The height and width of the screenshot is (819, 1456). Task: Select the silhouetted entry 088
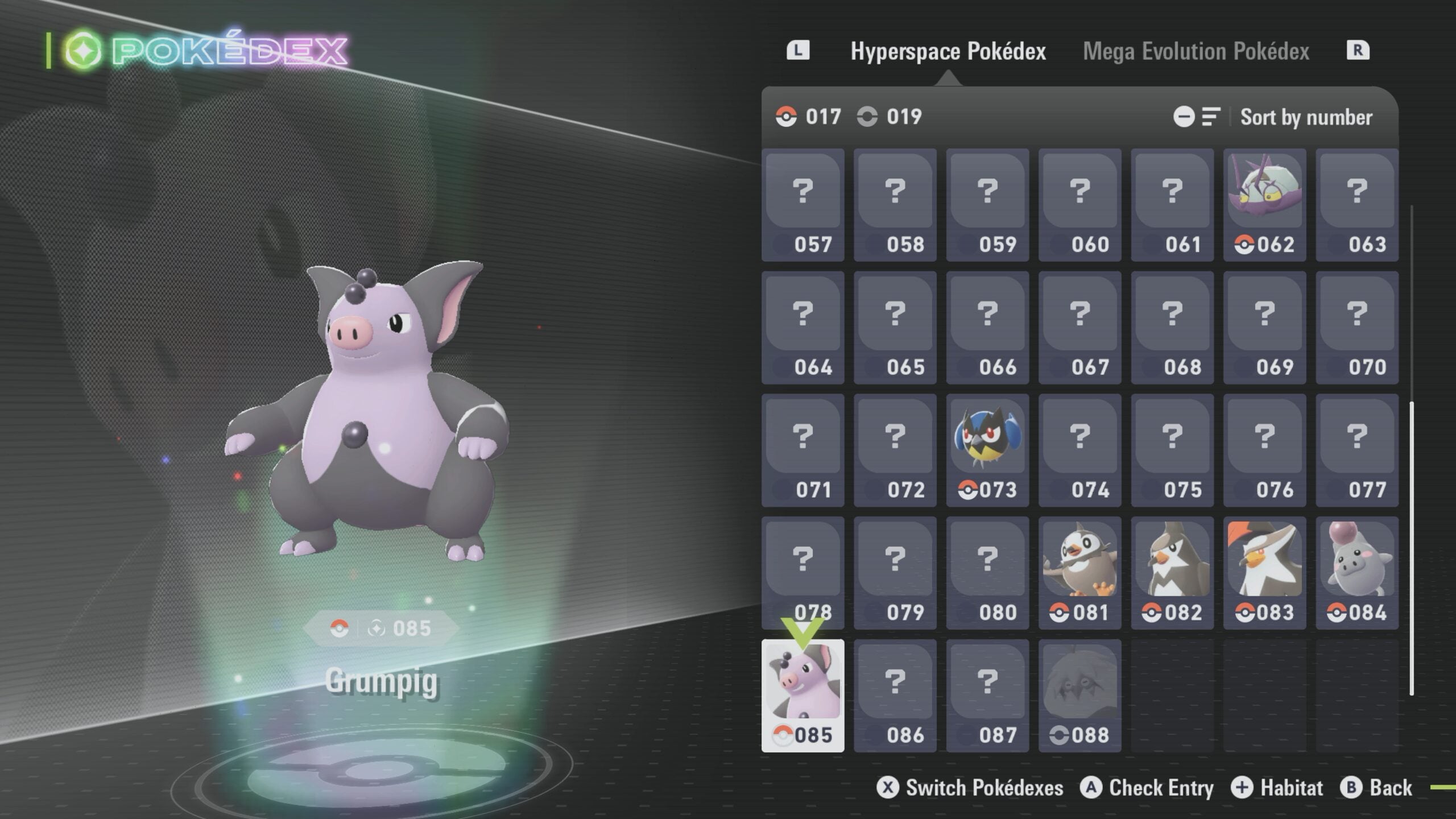[x=1079, y=696]
